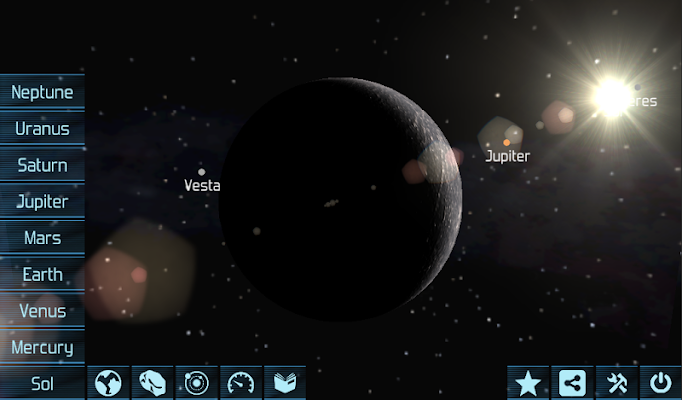Open settings with the wrench and hammer icon

(x=615, y=383)
